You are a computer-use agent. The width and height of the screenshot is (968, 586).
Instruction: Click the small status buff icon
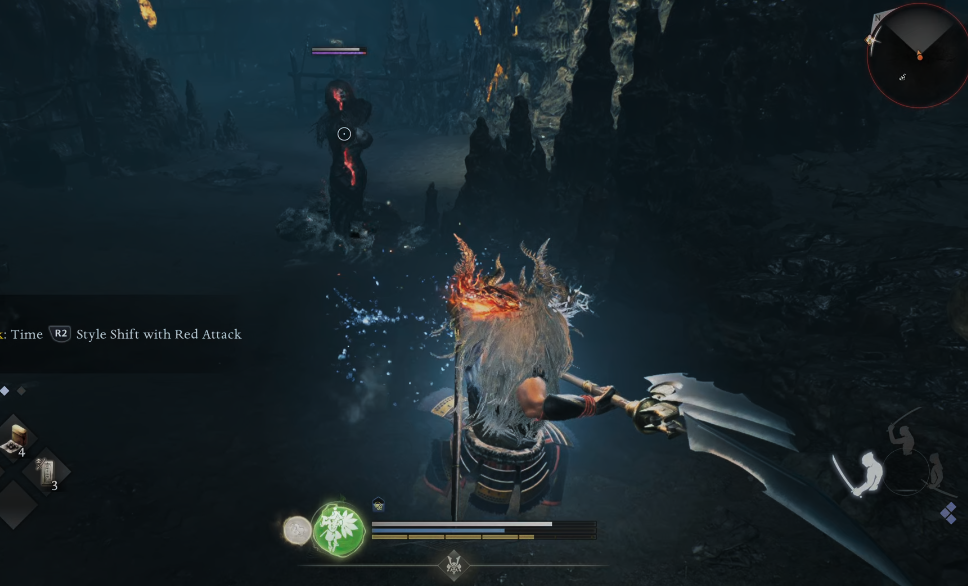click(379, 505)
